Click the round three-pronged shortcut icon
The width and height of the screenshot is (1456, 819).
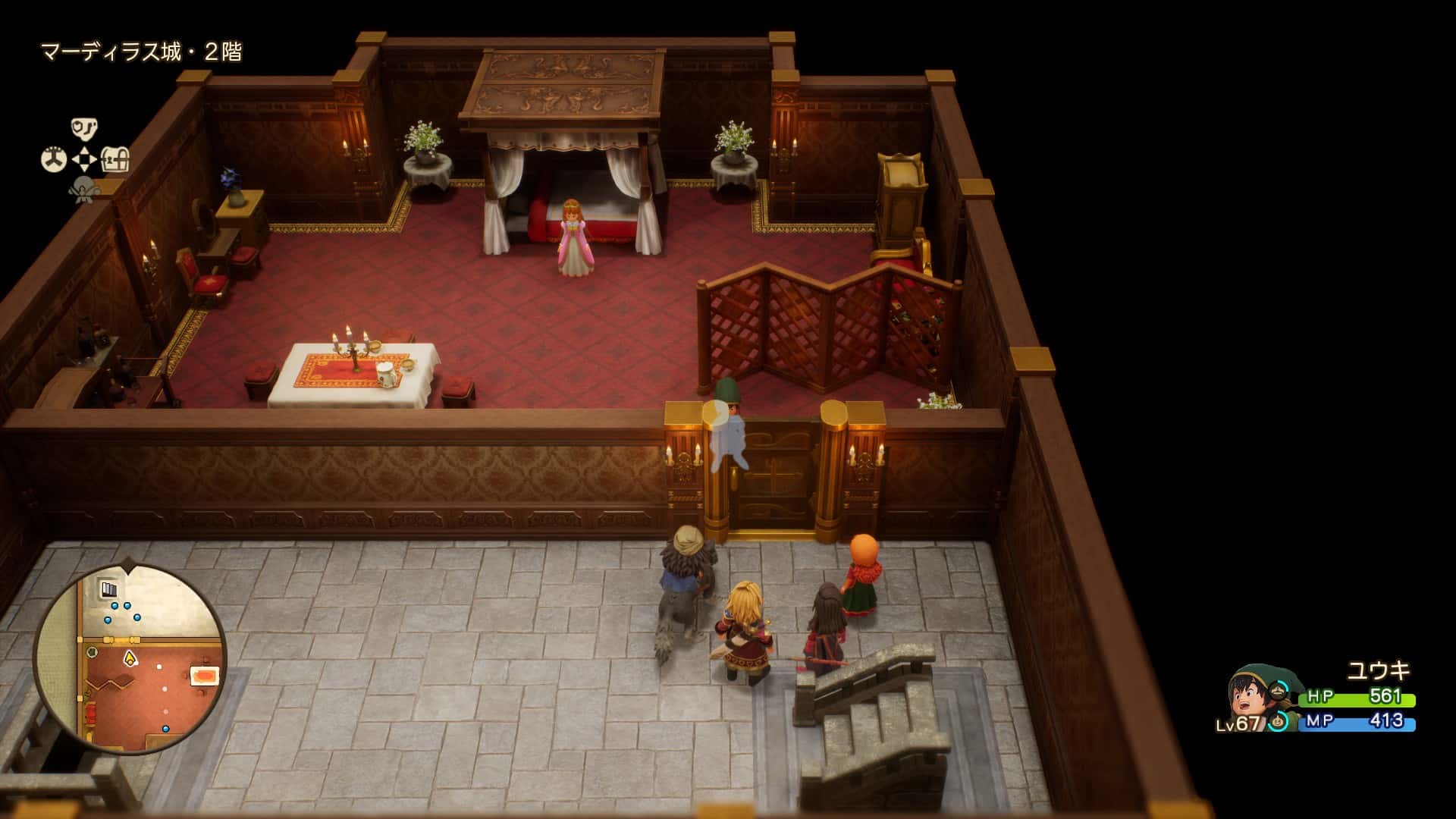pos(53,159)
